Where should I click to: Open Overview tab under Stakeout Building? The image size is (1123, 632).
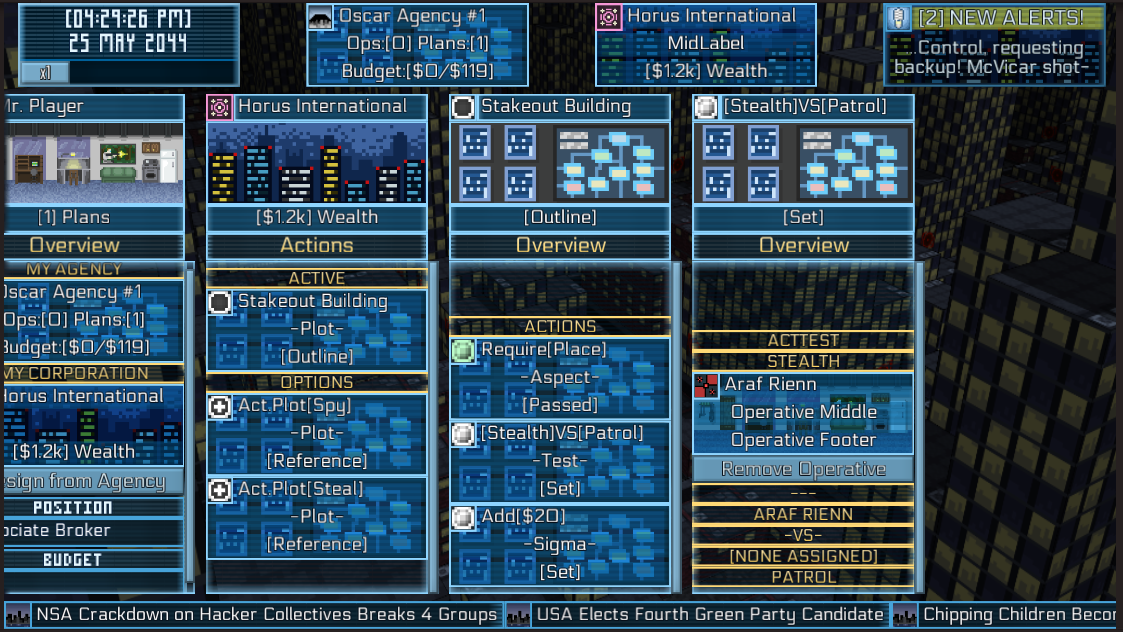click(x=560, y=245)
